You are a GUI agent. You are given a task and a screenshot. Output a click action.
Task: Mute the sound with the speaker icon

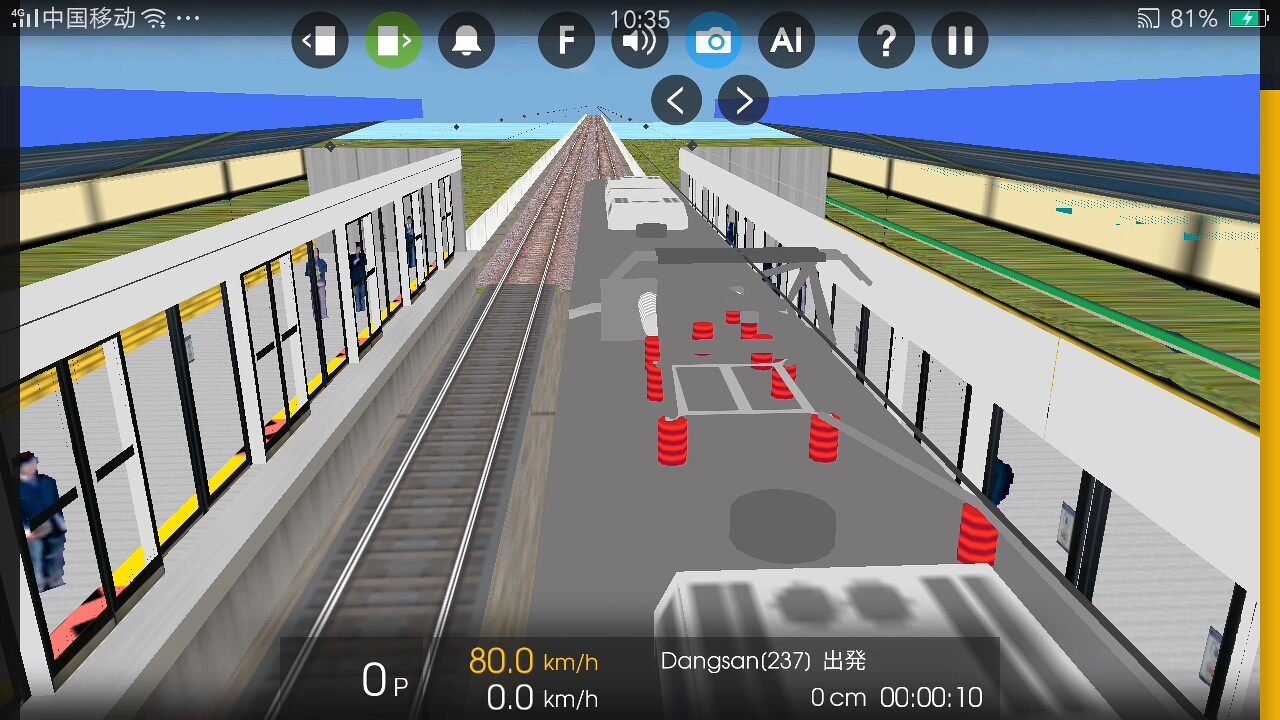click(640, 40)
